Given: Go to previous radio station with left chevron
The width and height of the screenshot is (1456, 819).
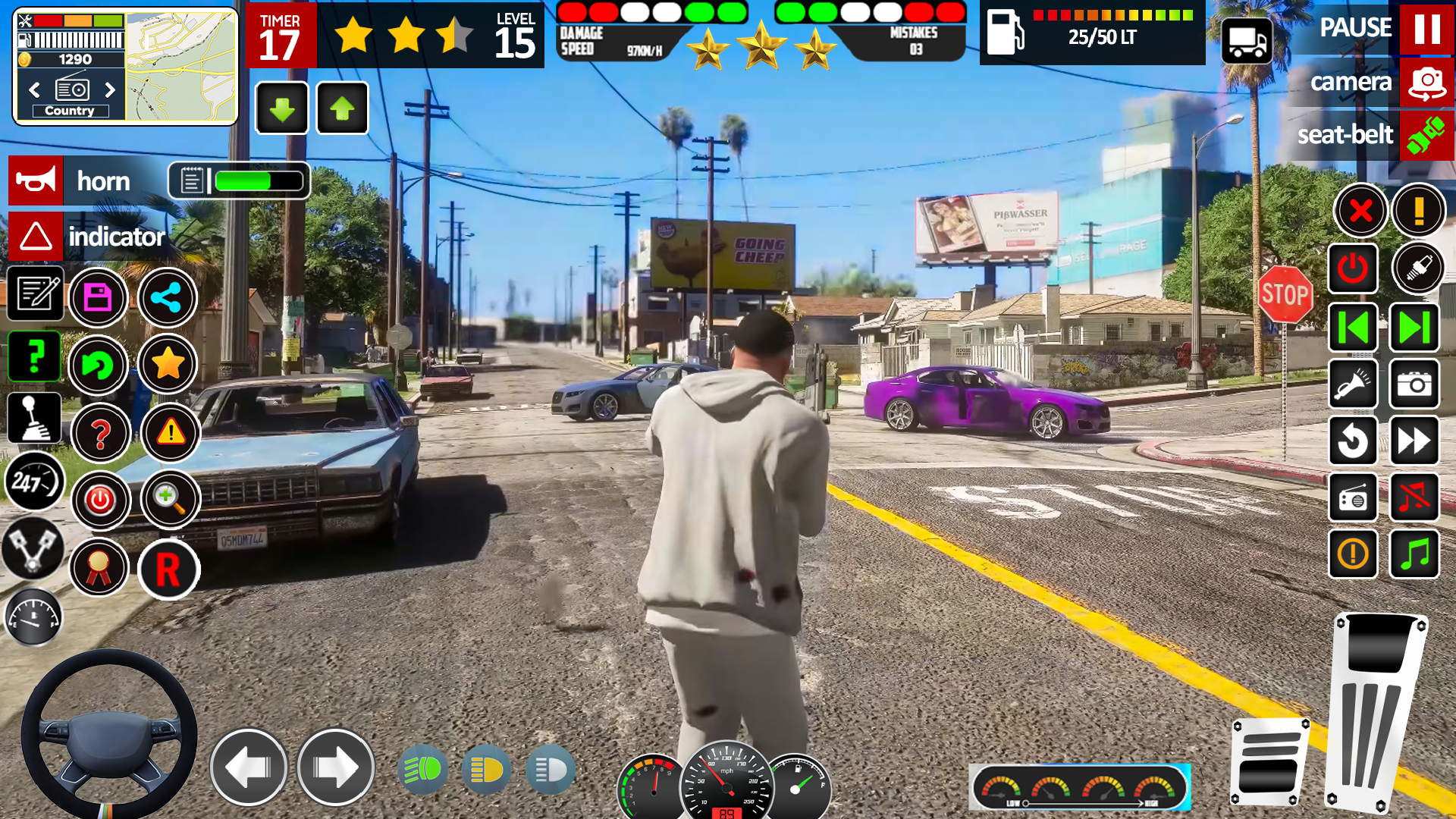Looking at the screenshot, I should (34, 90).
